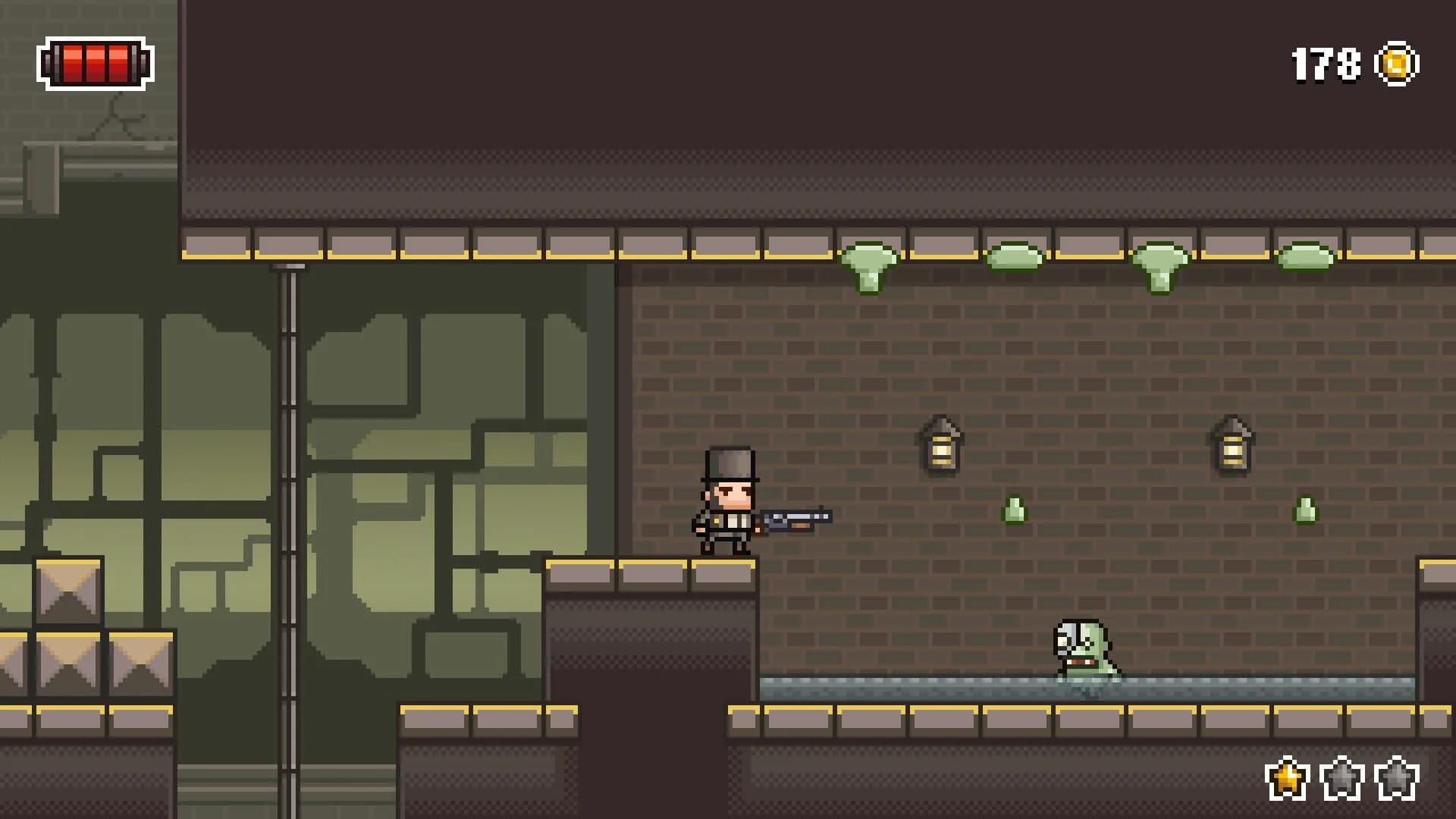Image resolution: width=1456 pixels, height=819 pixels.
Task: Click the left wall lantern
Action: click(x=943, y=447)
